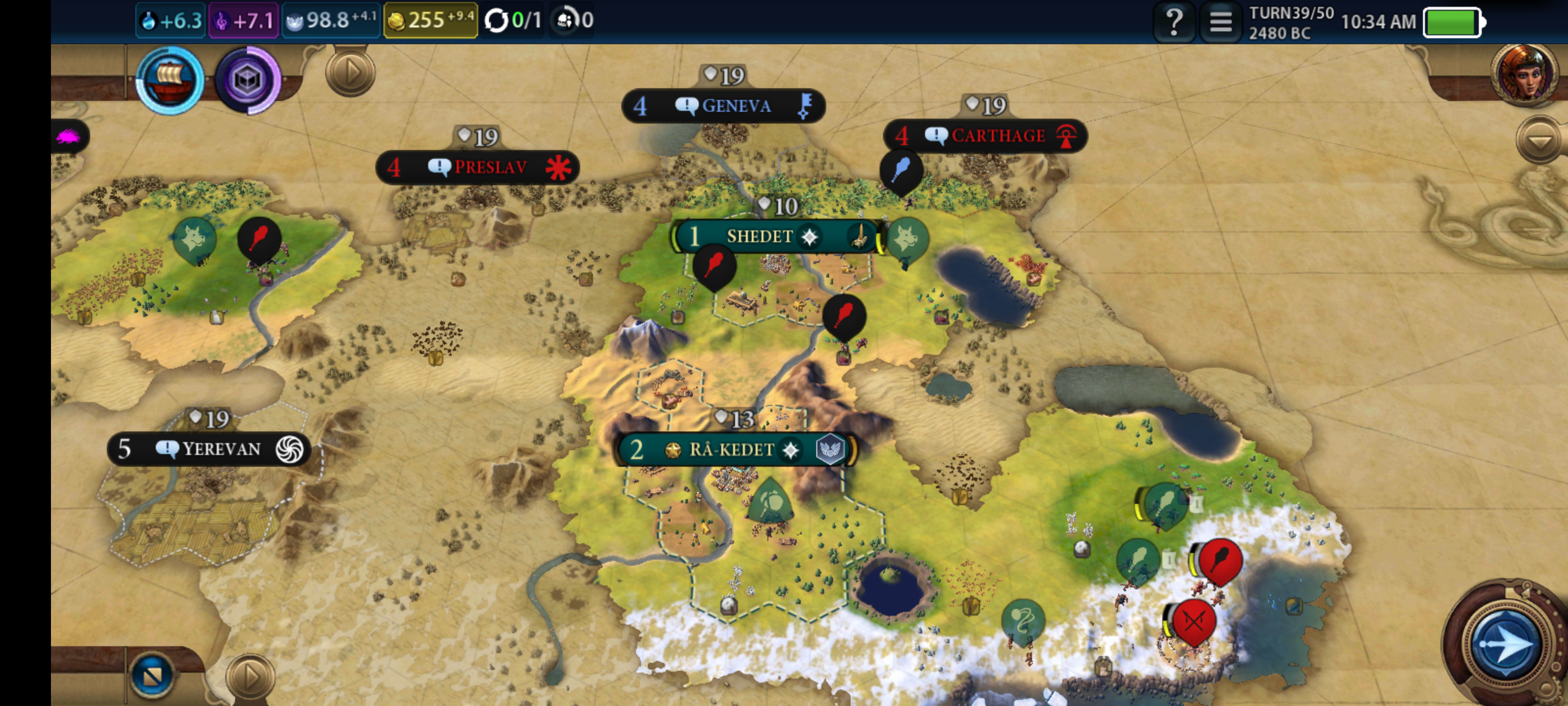This screenshot has width=1568, height=706.
Task: Click the pink boar notification icon
Action: coord(68,136)
